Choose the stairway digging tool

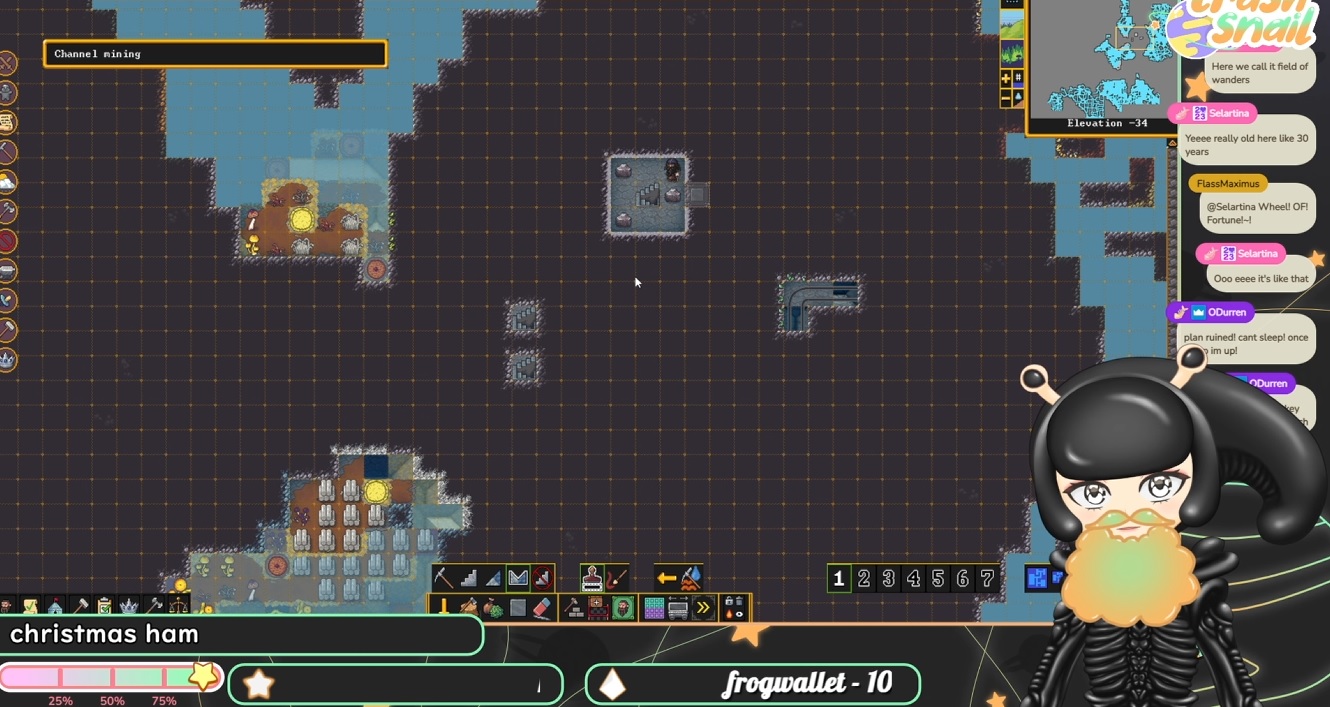468,578
